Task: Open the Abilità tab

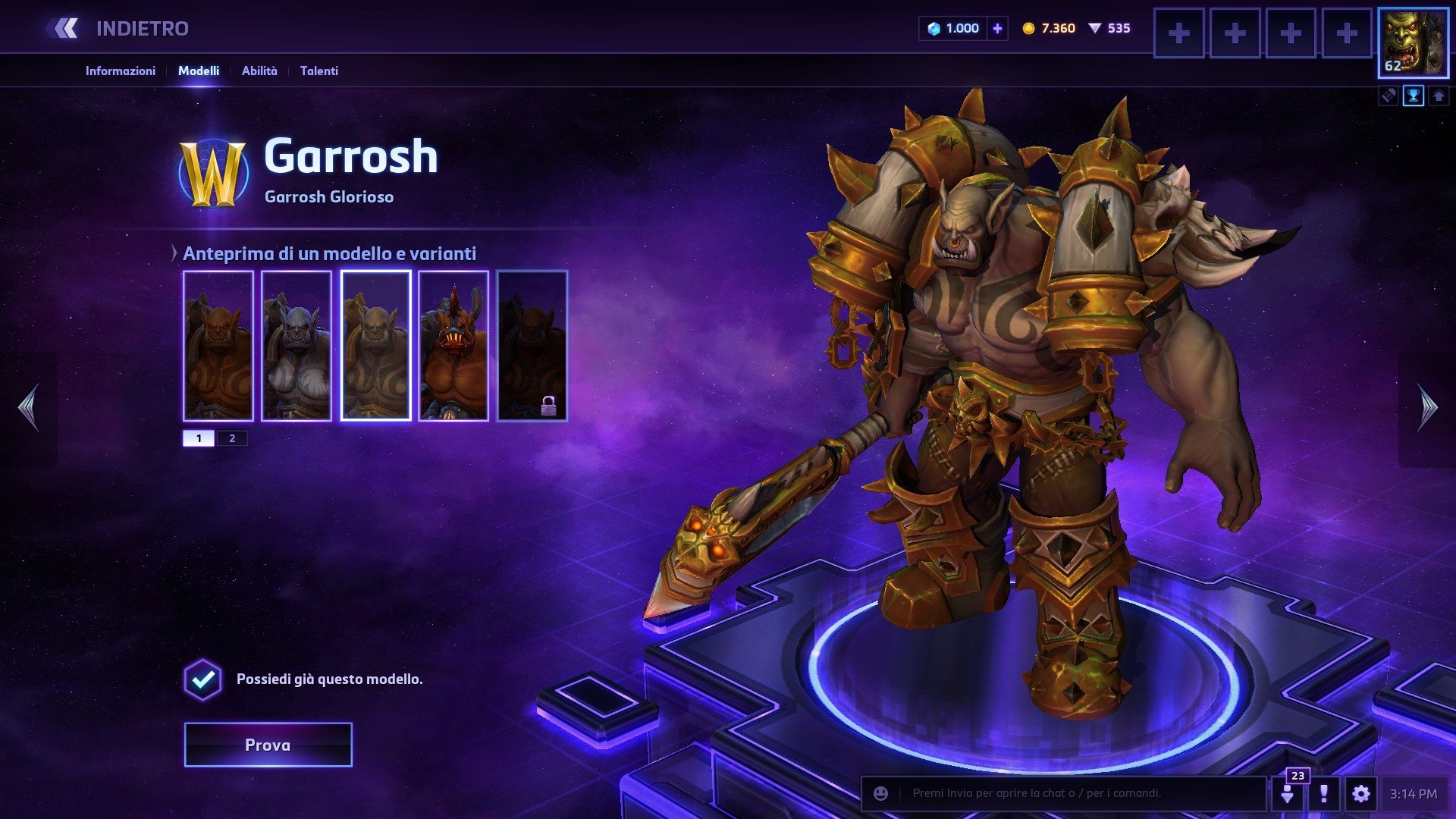Action: point(259,71)
